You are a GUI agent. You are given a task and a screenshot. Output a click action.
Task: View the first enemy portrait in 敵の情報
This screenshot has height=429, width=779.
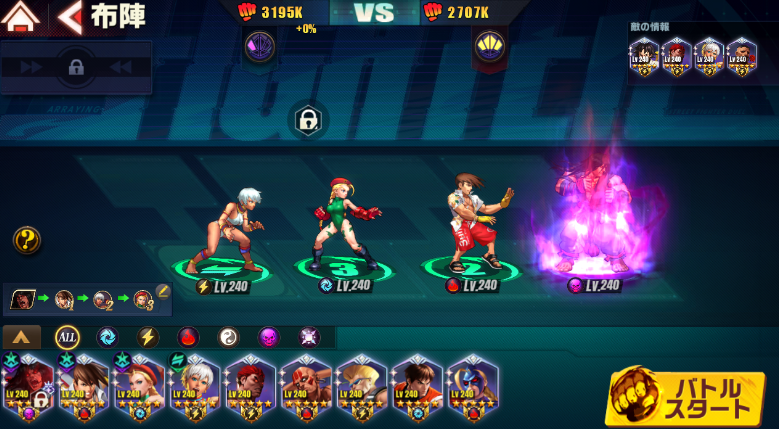644,56
